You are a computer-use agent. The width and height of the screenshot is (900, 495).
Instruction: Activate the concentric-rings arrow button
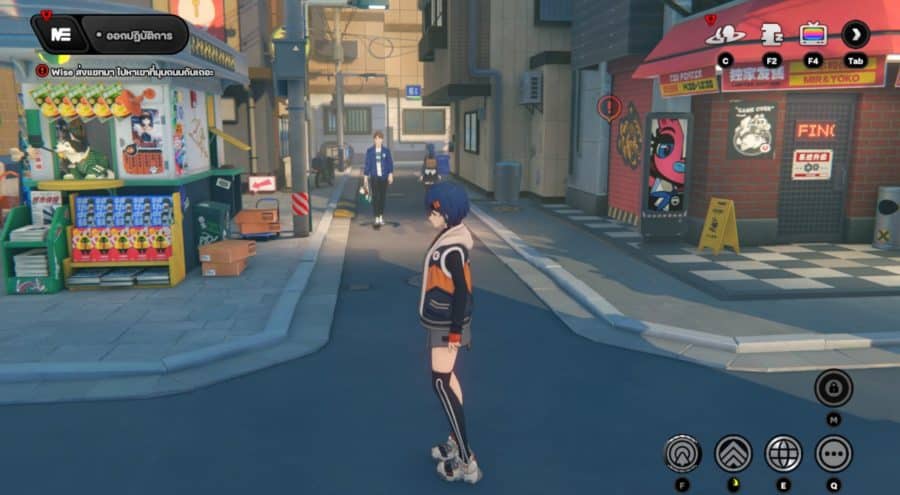683,453
